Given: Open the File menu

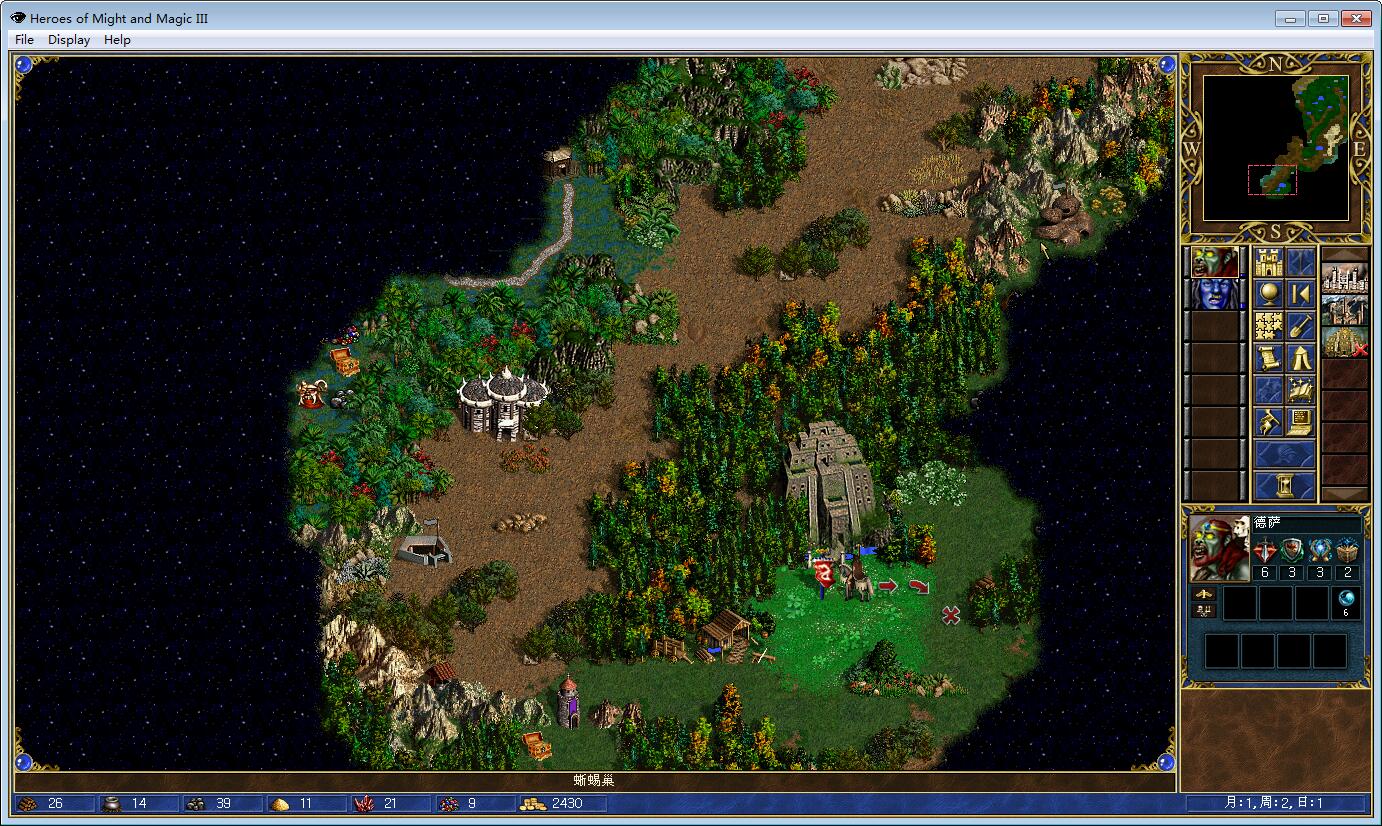Looking at the screenshot, I should coord(25,40).
